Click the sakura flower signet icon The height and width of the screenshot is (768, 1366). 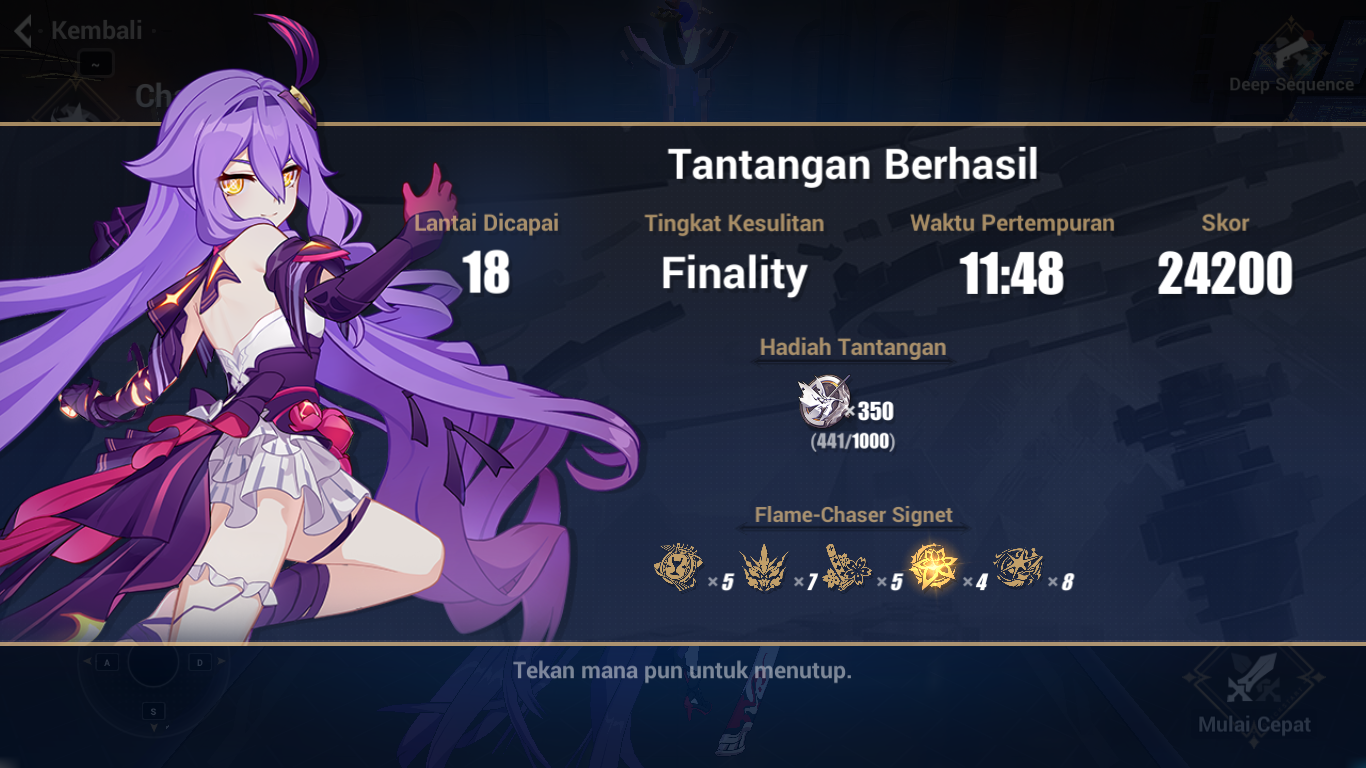(x=845, y=570)
